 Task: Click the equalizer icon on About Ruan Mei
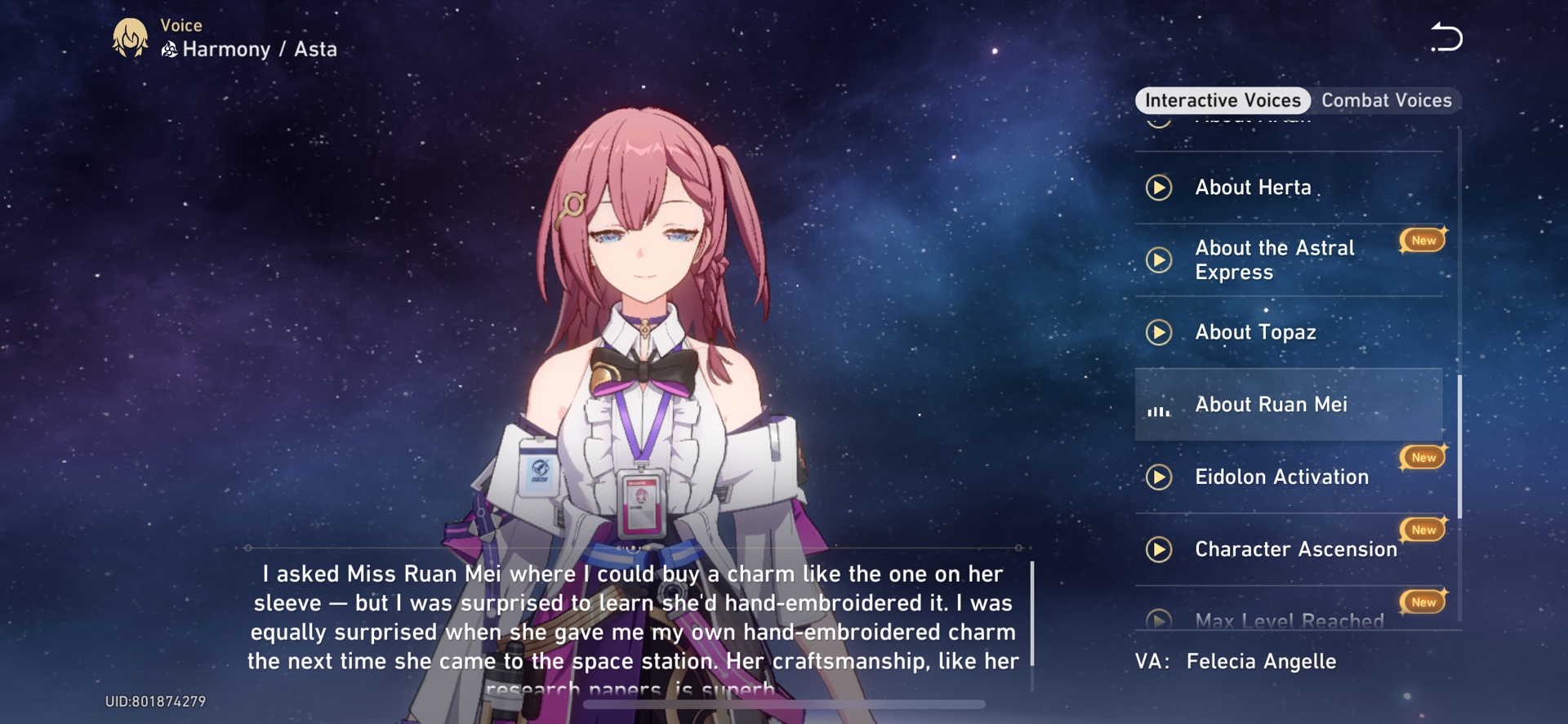pos(1160,413)
